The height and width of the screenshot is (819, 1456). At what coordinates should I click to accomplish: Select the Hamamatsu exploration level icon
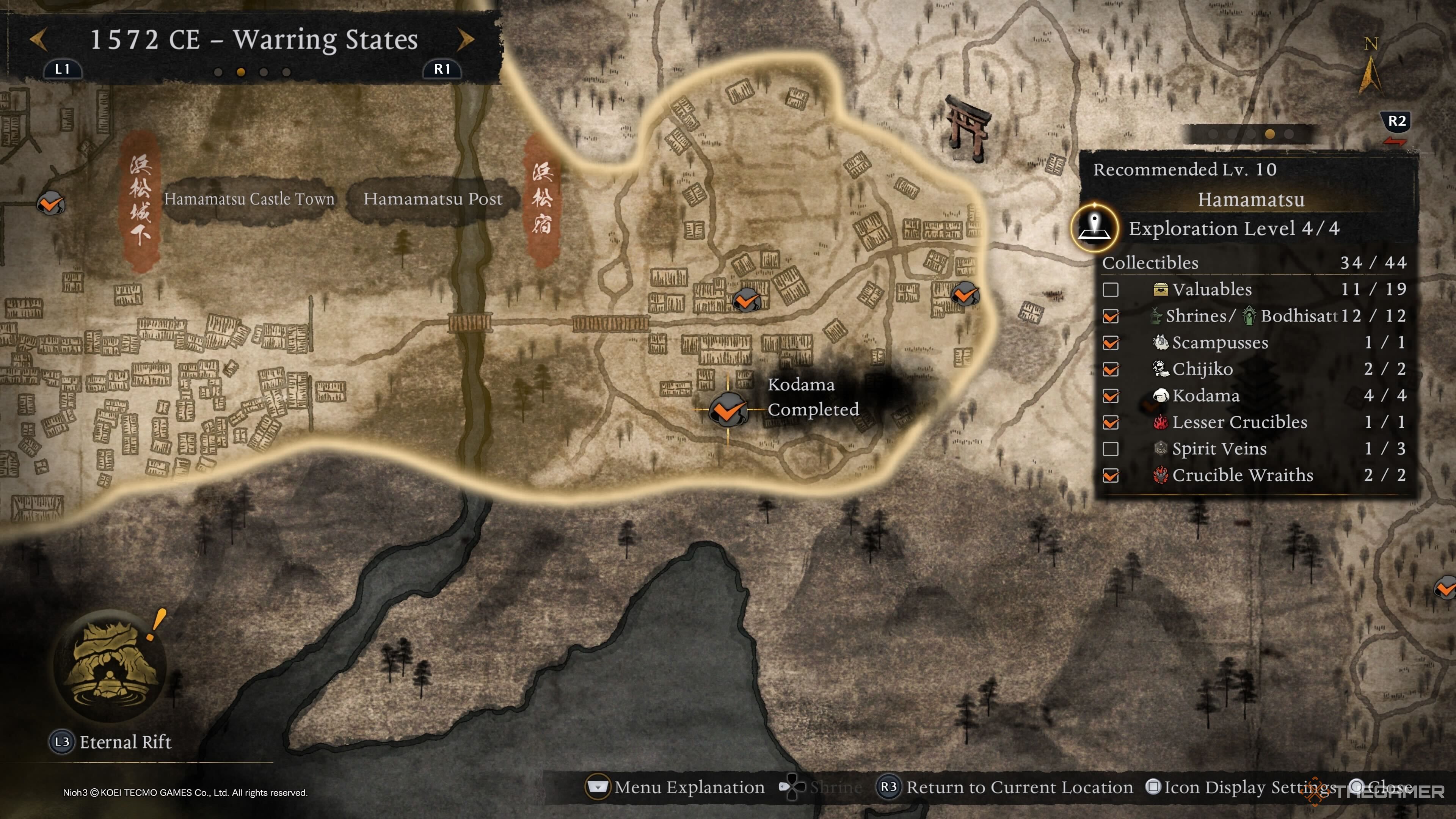click(1095, 227)
